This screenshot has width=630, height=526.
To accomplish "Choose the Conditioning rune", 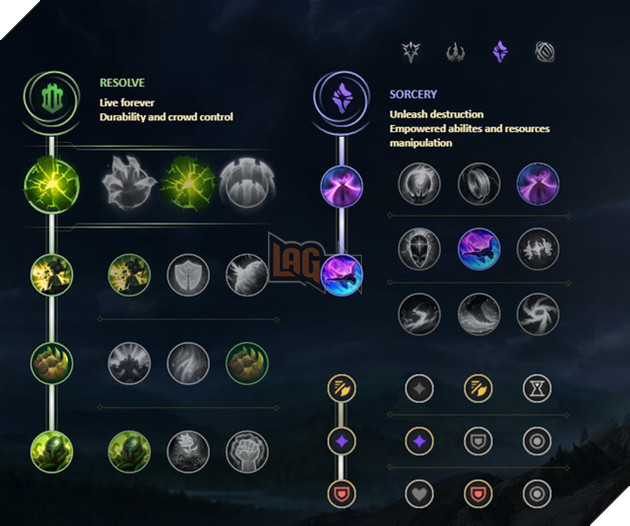I will (127, 362).
